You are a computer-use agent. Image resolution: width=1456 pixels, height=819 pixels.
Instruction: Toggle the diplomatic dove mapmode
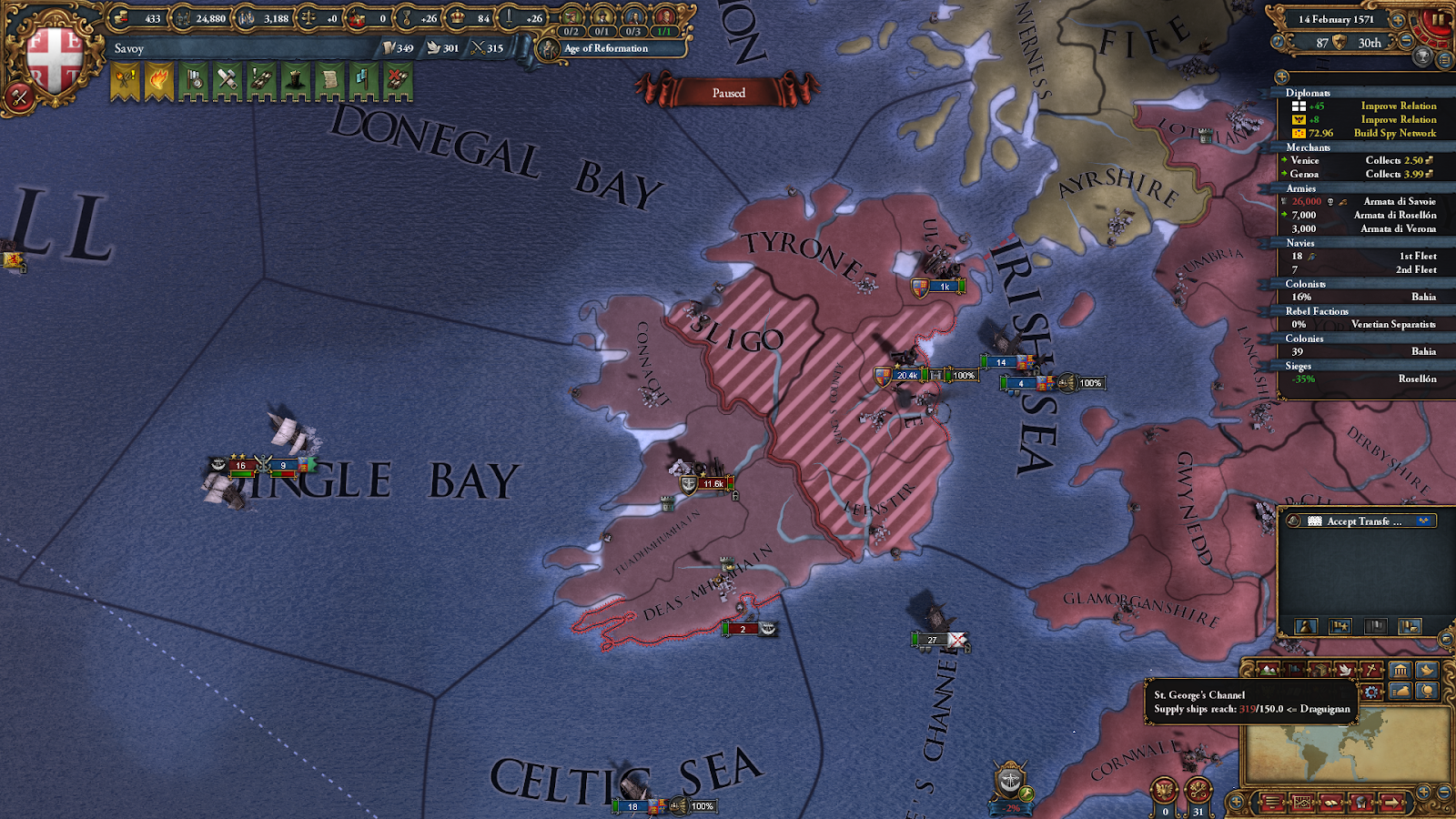1346,670
